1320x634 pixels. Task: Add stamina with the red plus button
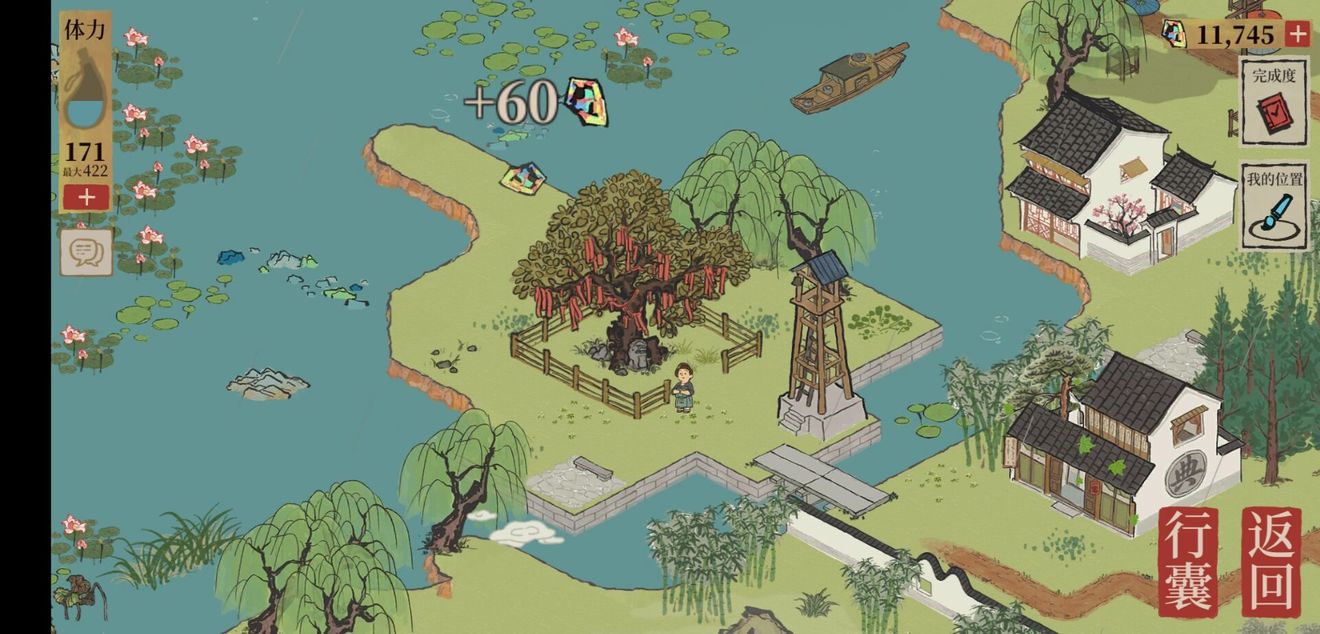click(86, 197)
